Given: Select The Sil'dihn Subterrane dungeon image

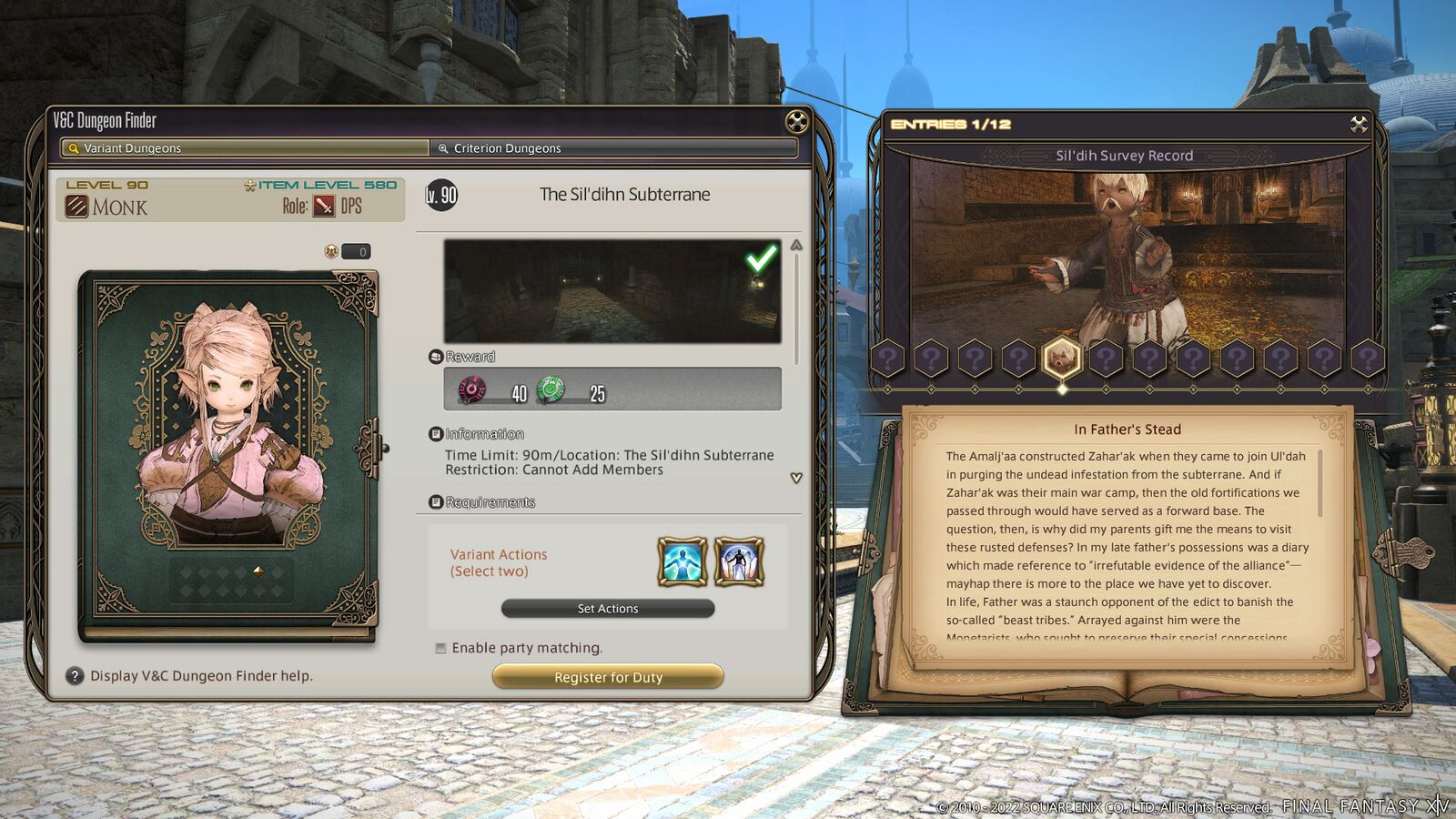Looking at the screenshot, I should click(612, 291).
